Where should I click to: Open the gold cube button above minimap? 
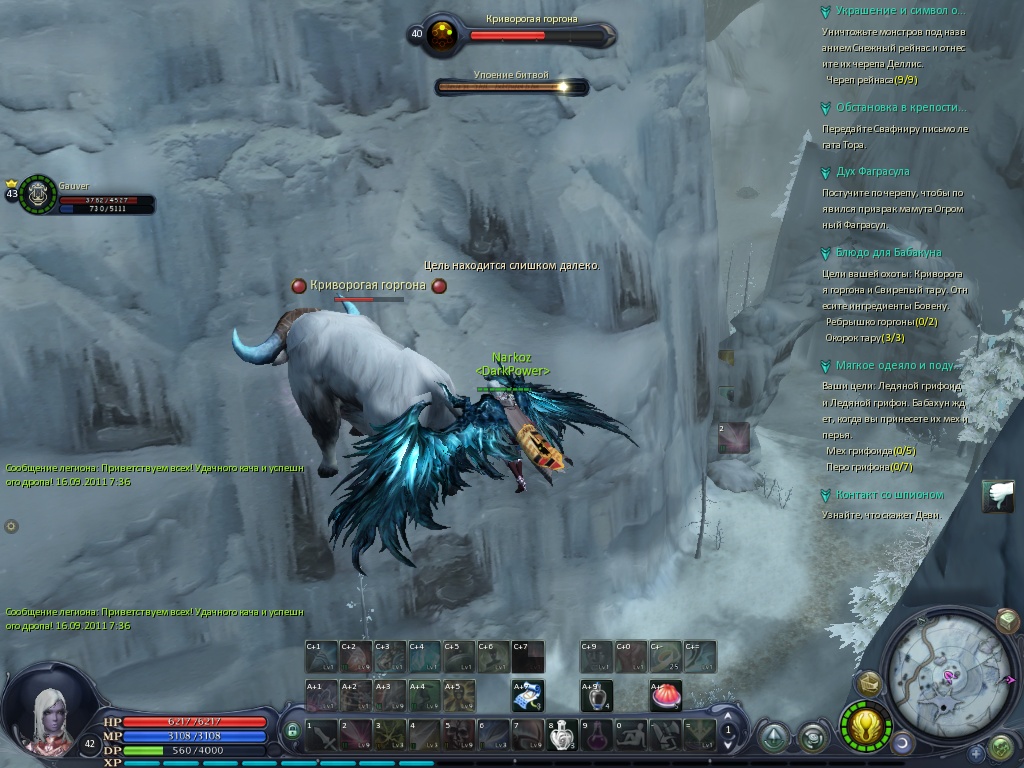click(1007, 621)
